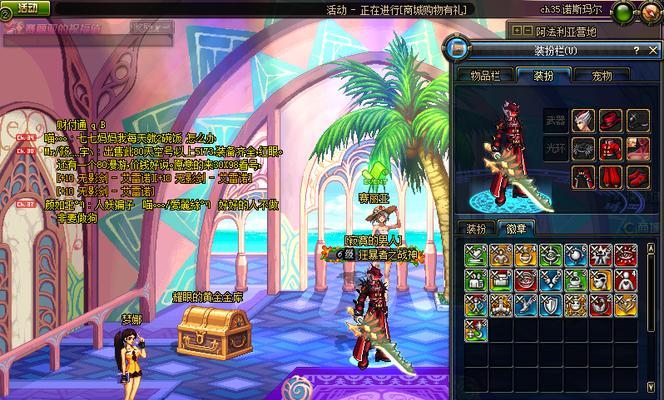Image resolution: width=664 pixels, height=400 pixels.
Task: Select the 徽章 tab
Action: [x=516, y=228]
